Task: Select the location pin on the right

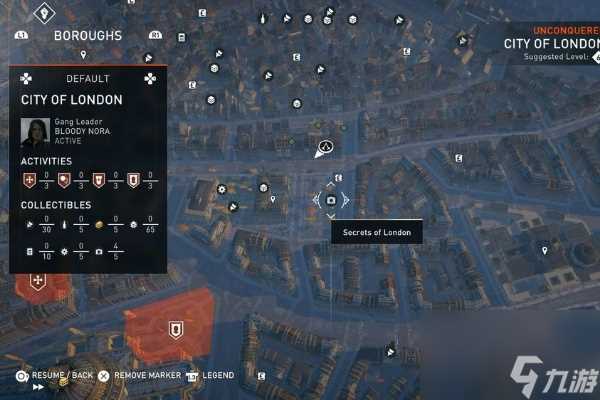Action: 544,250
